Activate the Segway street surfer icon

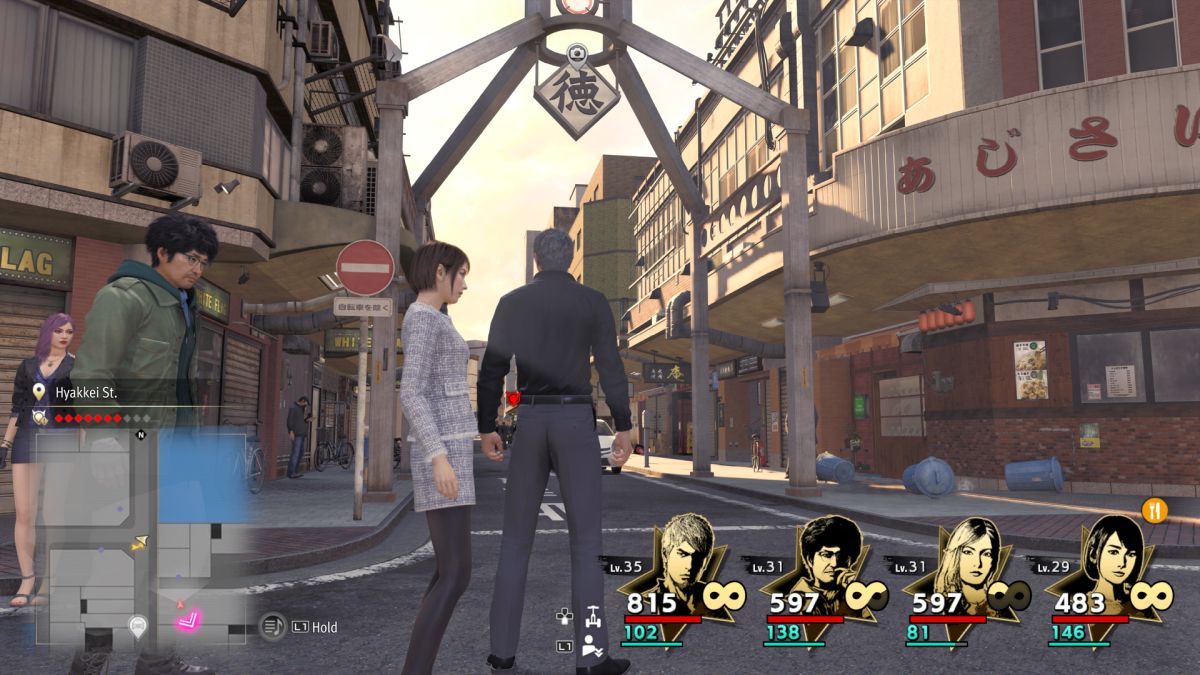pos(593,614)
